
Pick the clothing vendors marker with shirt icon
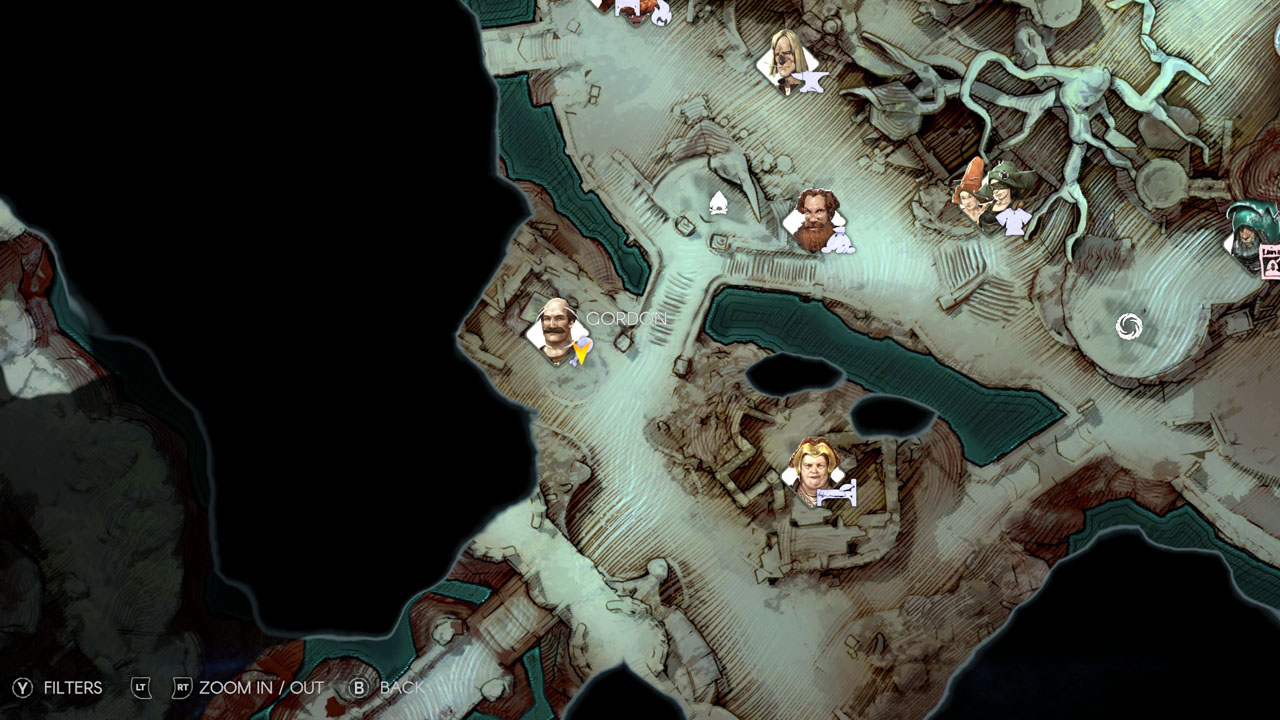[x=994, y=198]
